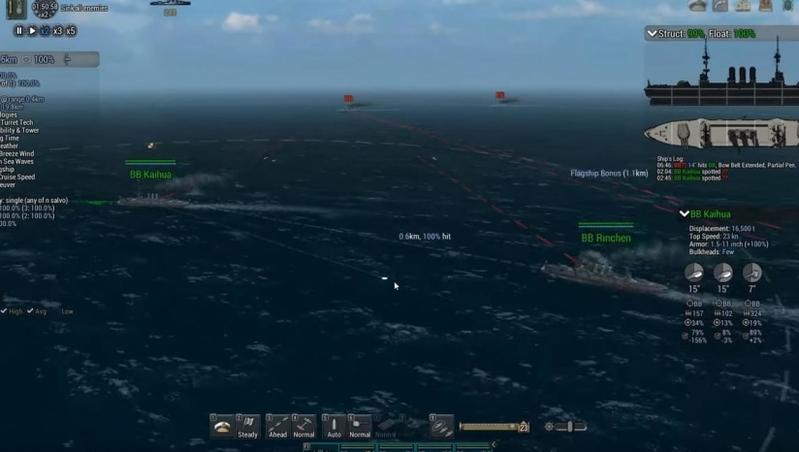Select the x2 speed button

click(x=45, y=31)
